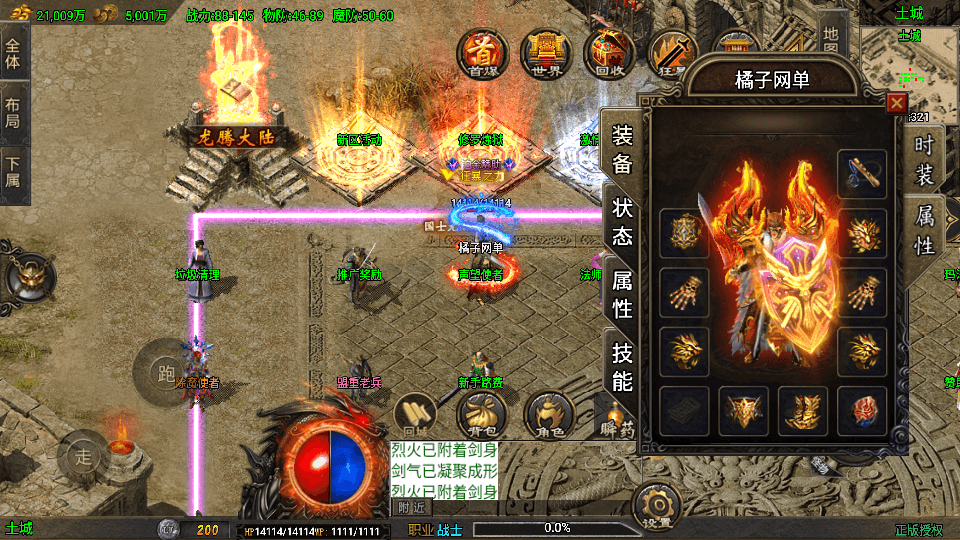Open the 首爆 first-kill icon
This screenshot has width=960, height=540.
click(484, 53)
